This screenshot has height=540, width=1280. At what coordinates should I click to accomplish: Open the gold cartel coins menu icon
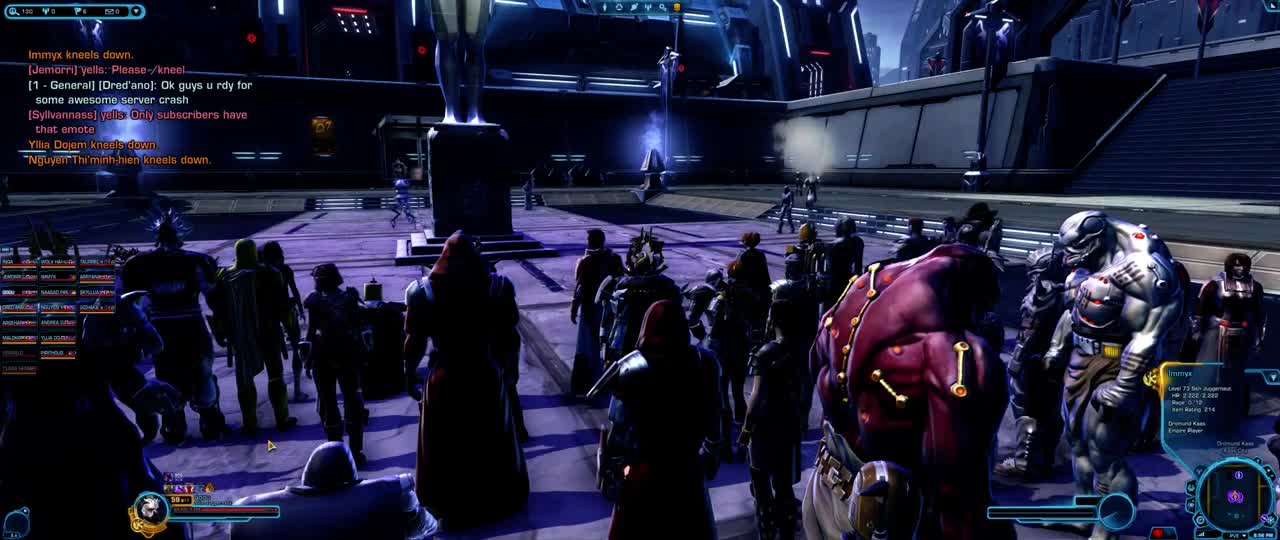[677, 7]
